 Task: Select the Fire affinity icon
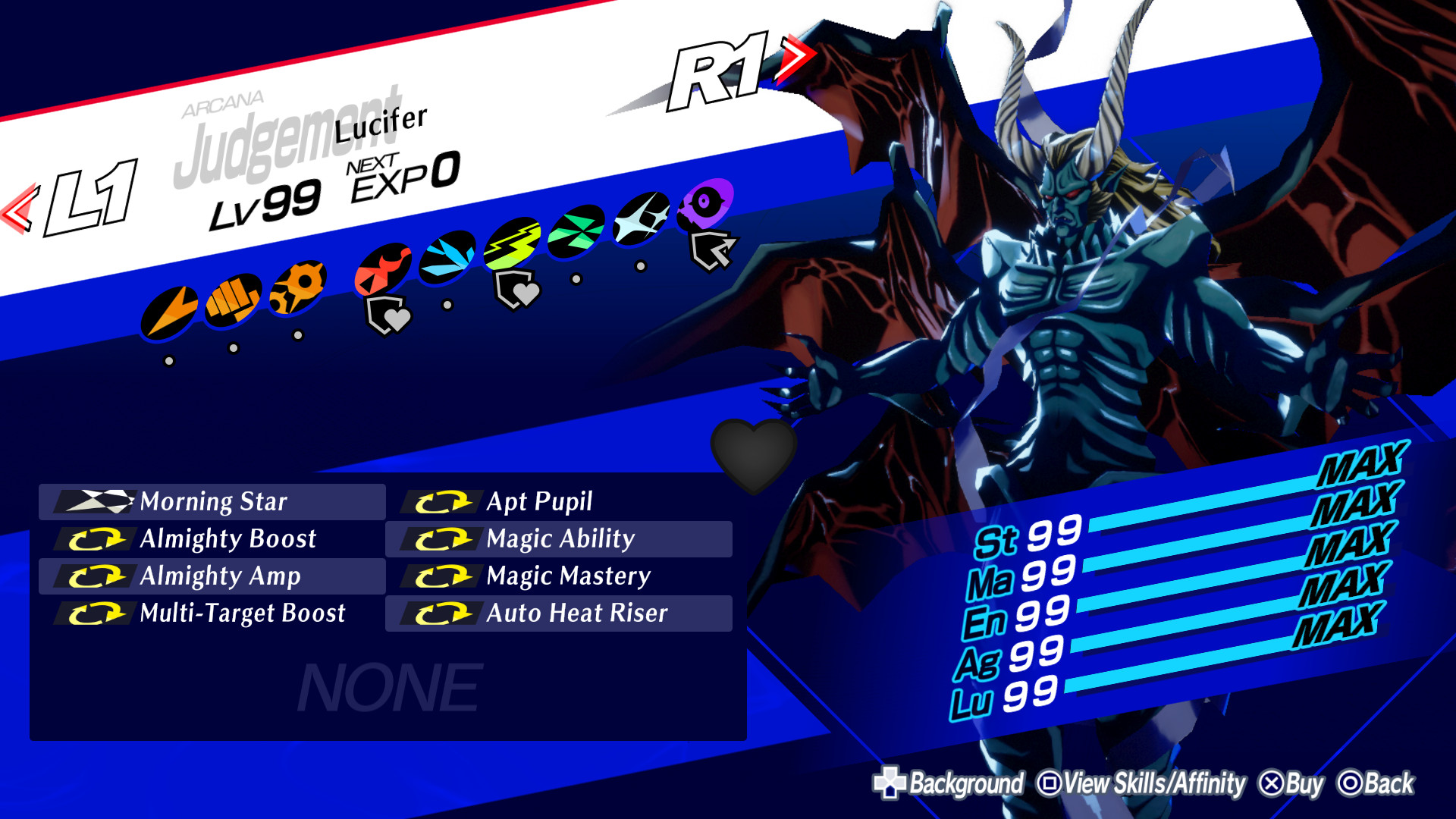coord(383,267)
